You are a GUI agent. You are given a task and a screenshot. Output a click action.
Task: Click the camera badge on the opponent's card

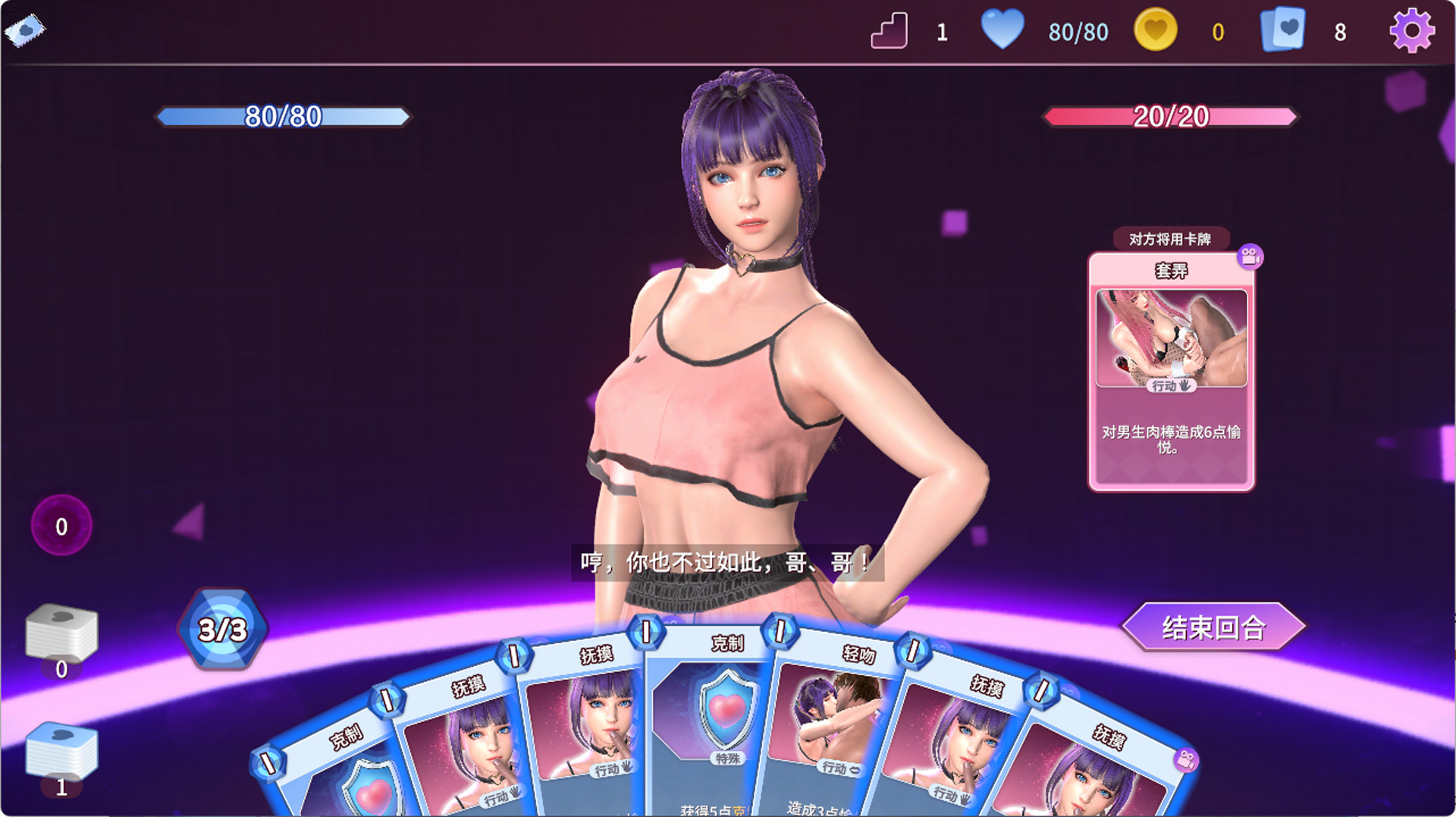click(x=1250, y=256)
